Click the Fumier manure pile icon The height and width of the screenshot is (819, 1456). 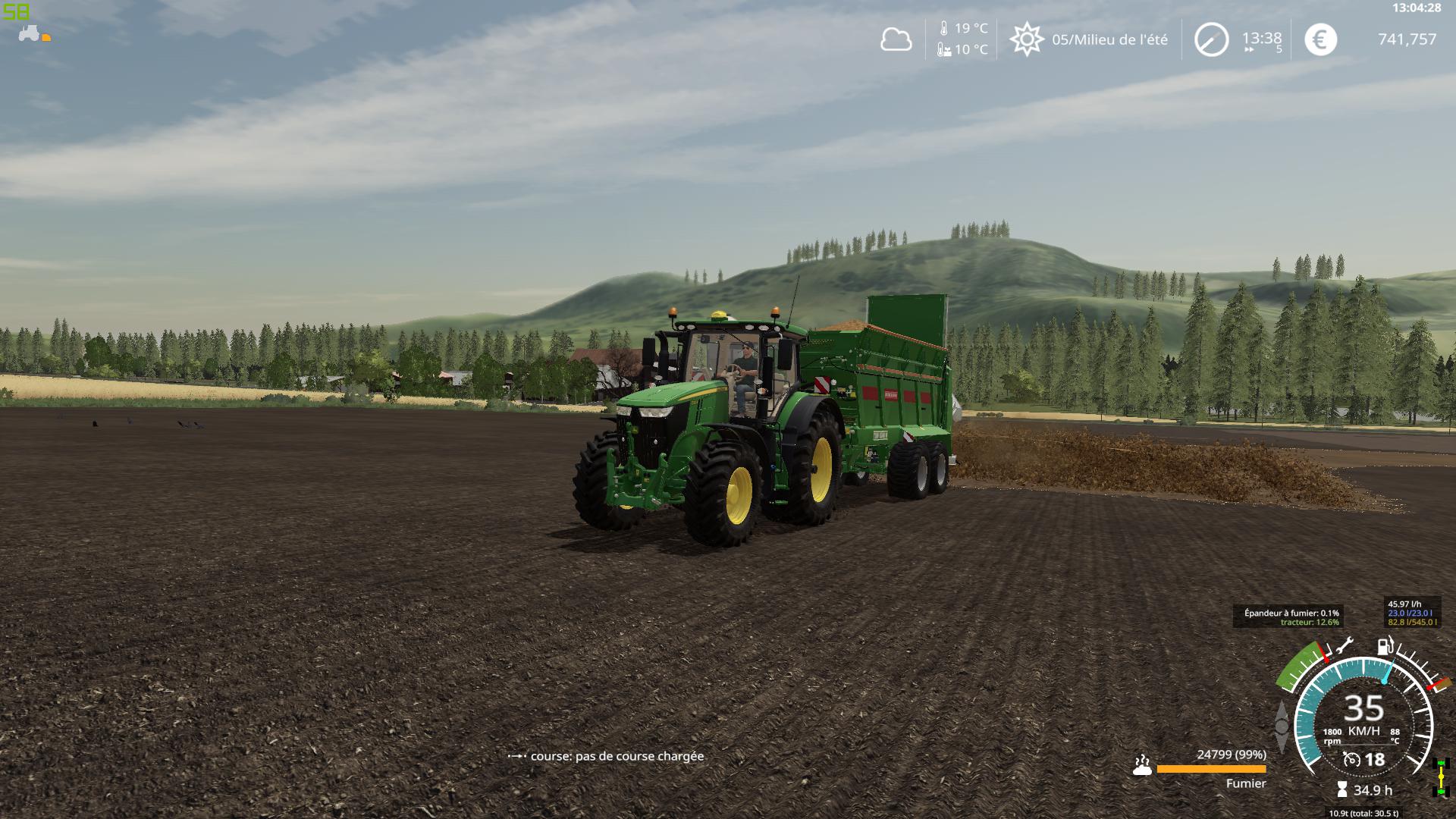coord(1142,765)
